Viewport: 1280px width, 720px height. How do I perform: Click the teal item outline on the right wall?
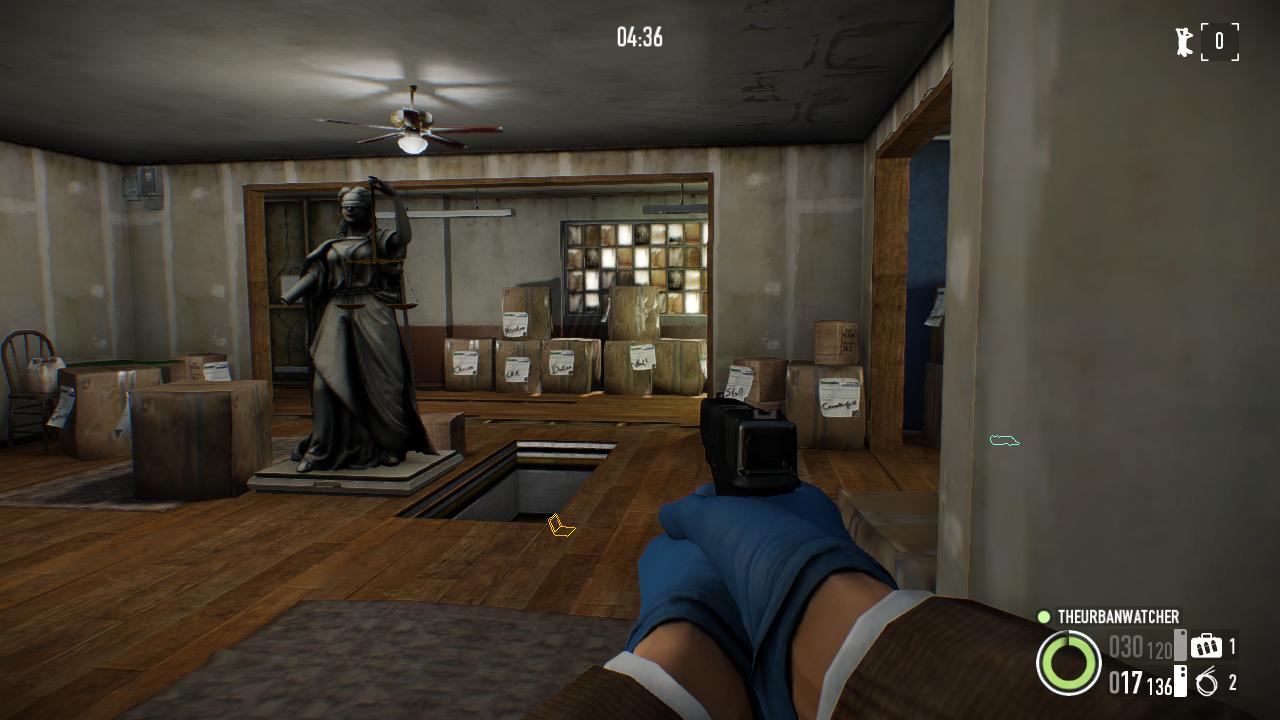tap(1005, 438)
